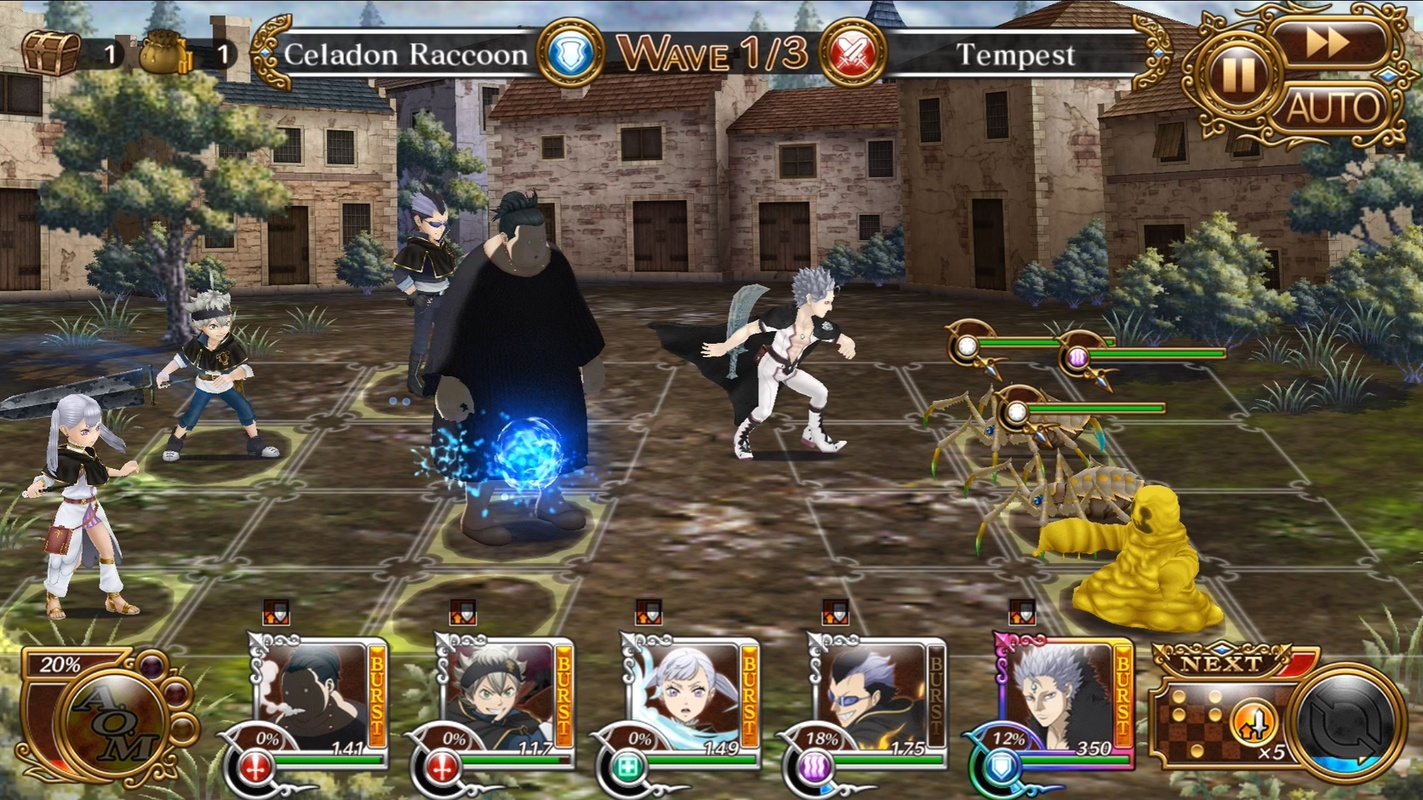
Task: Enable AUTO battle mode
Action: point(1331,107)
